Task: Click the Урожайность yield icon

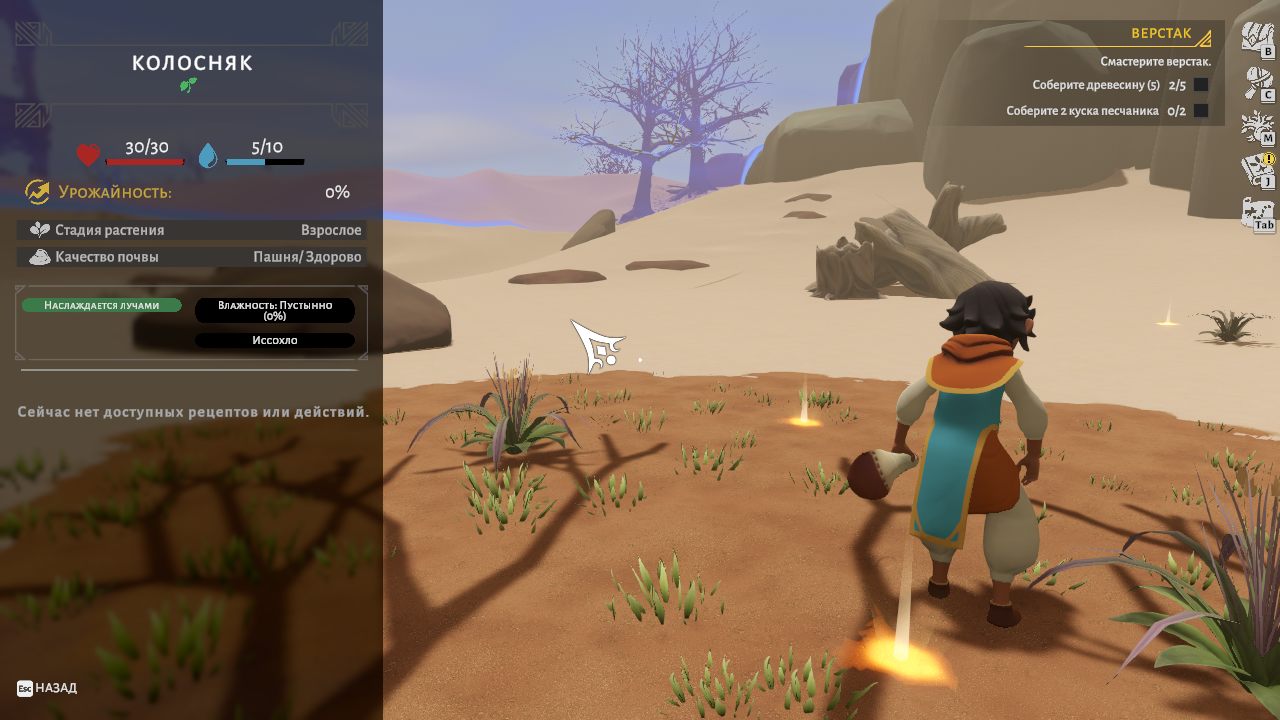Action: point(37,191)
